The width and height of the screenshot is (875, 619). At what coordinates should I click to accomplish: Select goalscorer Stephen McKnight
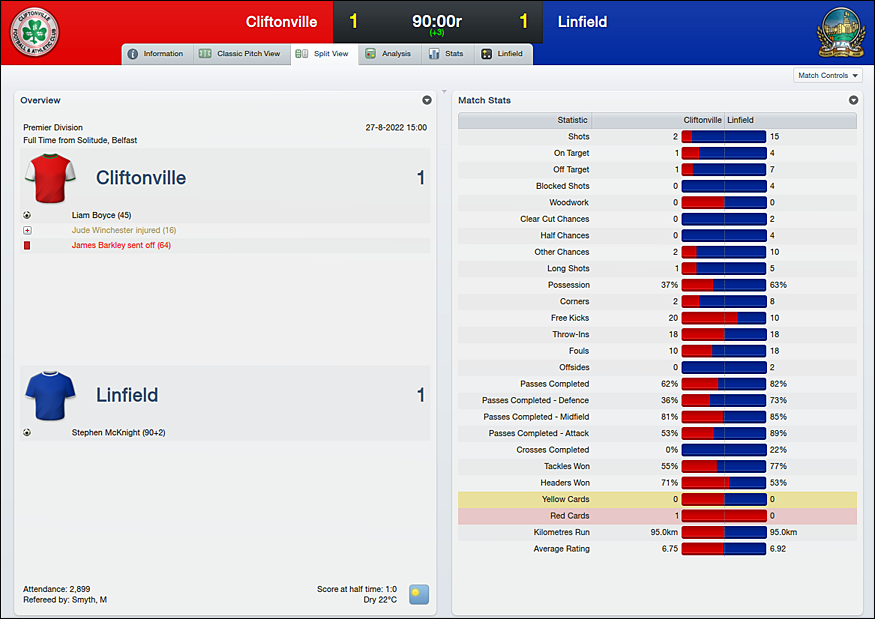tap(119, 433)
